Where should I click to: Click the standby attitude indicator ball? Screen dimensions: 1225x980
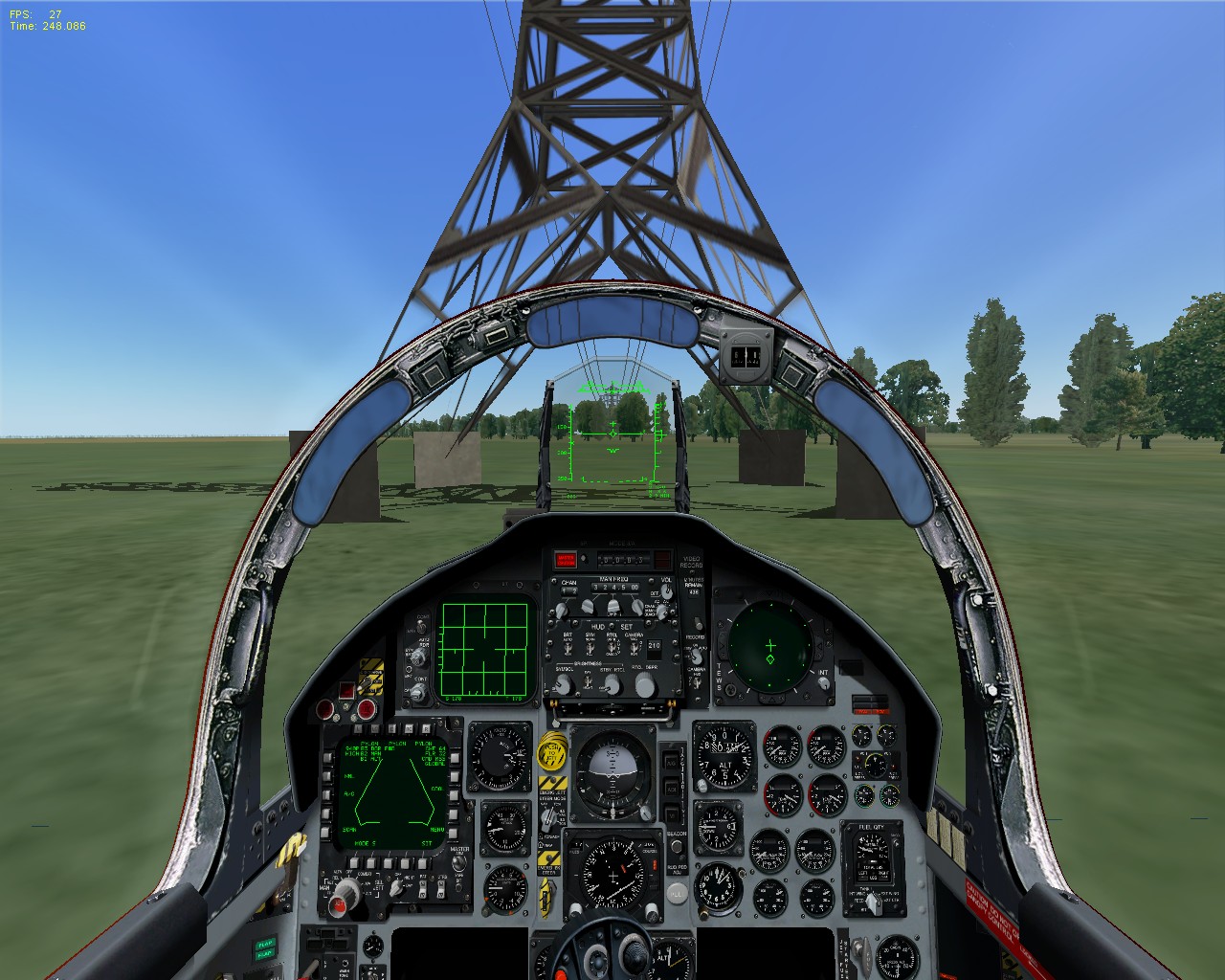point(612,770)
